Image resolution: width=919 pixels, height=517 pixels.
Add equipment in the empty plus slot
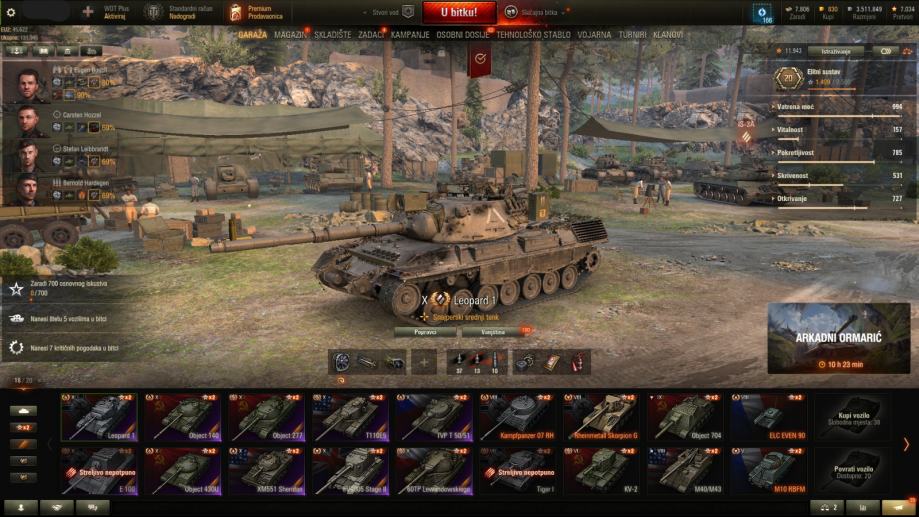click(x=424, y=362)
